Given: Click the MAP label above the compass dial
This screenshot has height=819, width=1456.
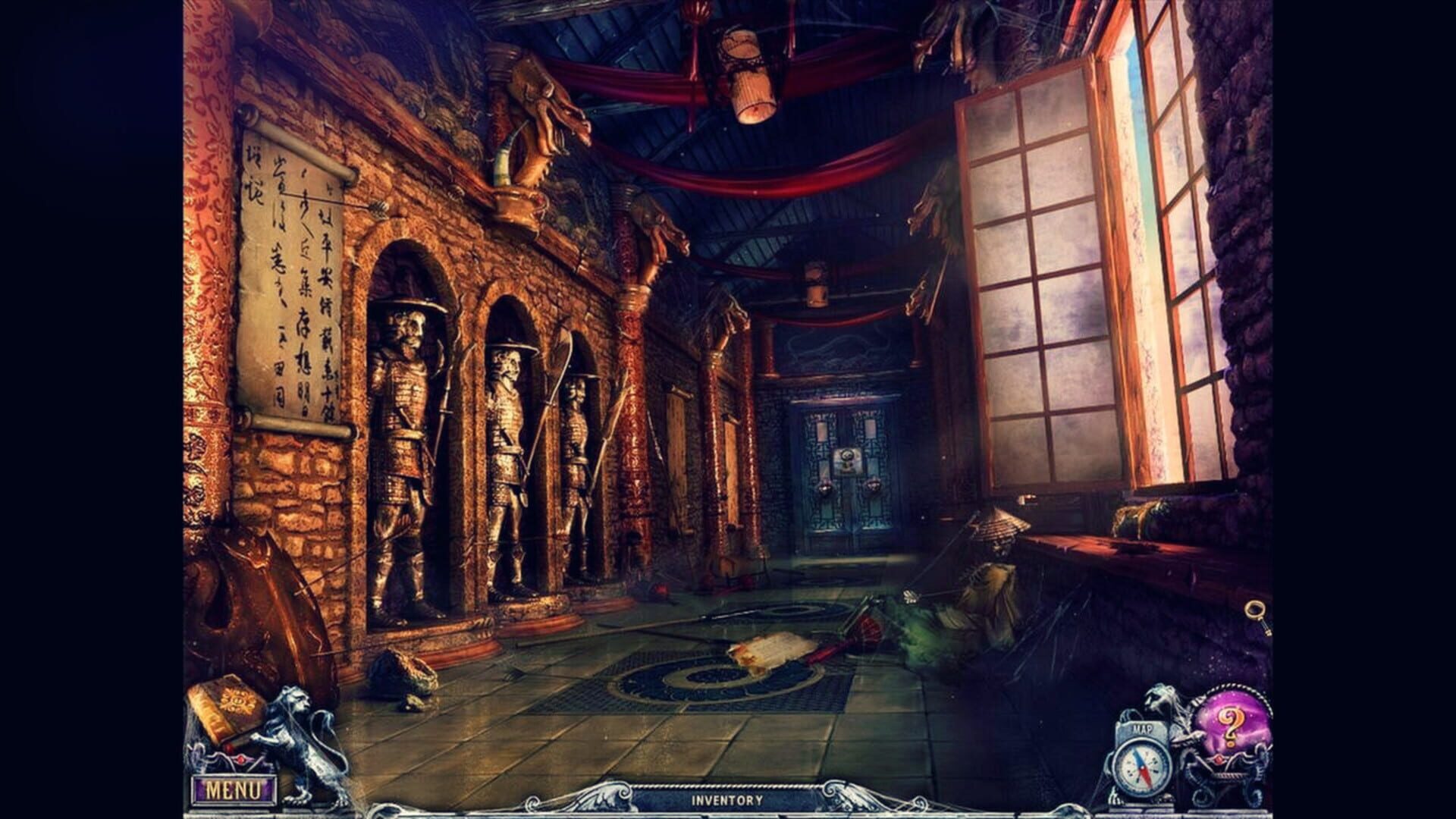Looking at the screenshot, I should point(1144,730).
